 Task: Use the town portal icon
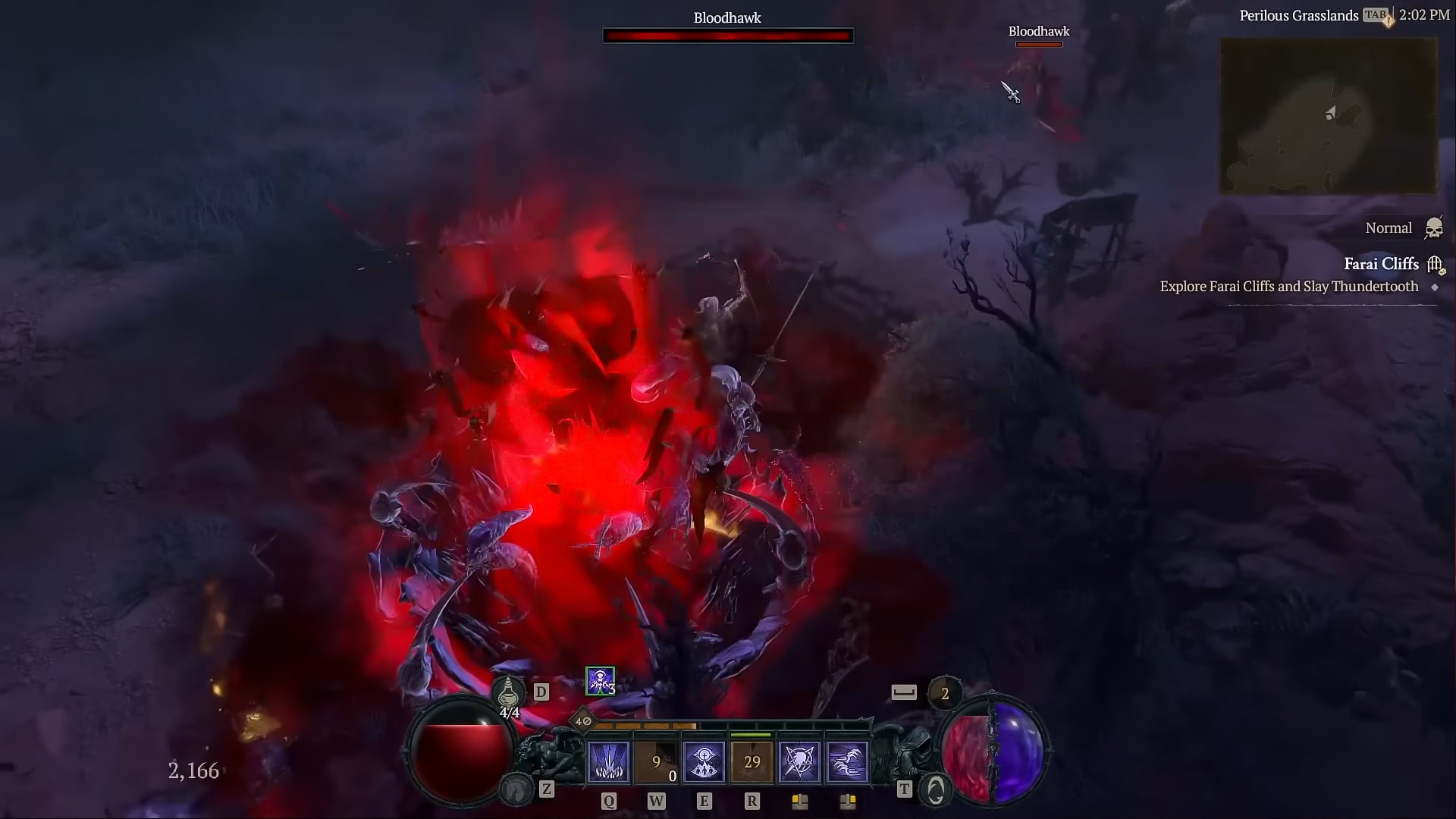[935, 790]
